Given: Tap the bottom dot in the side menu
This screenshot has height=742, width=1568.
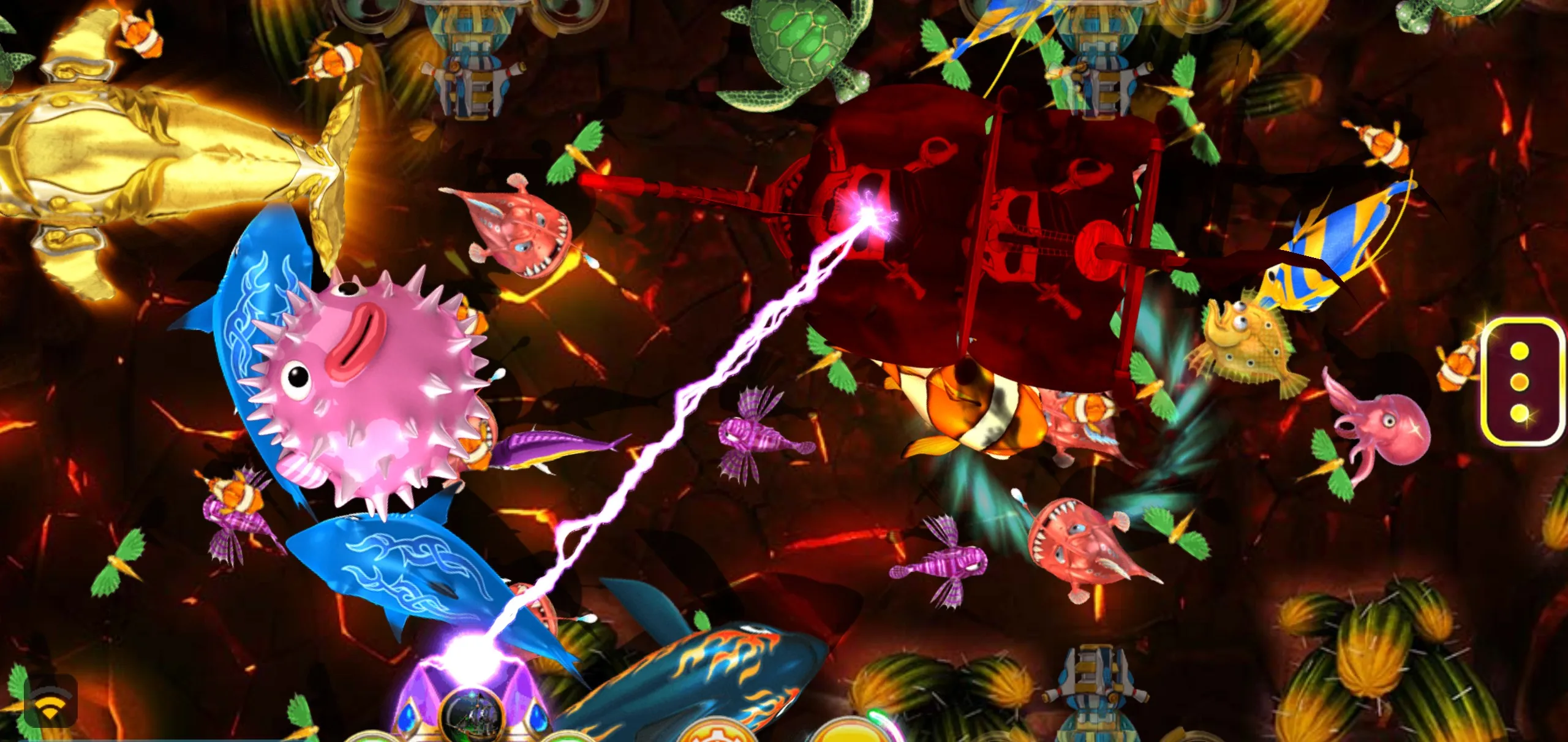Looking at the screenshot, I should point(1520,414).
